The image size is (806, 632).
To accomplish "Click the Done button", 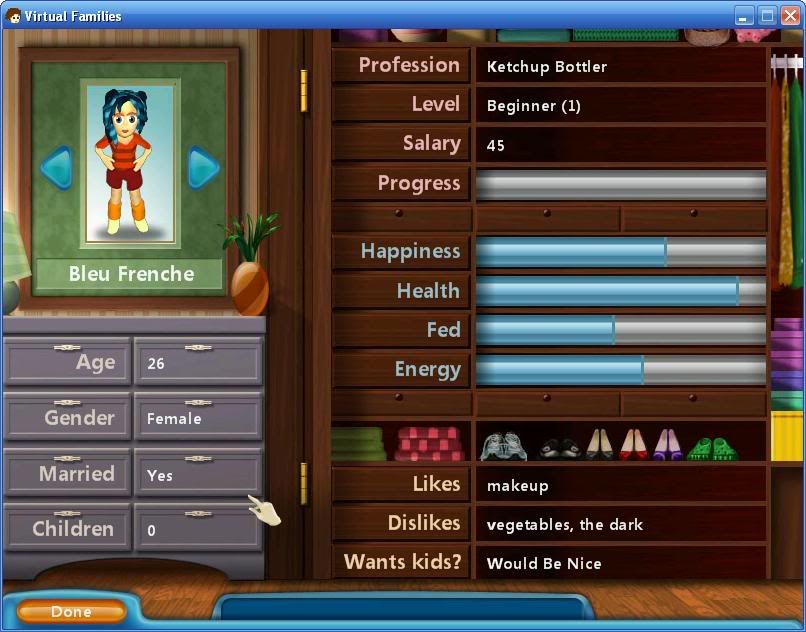I will click(71, 611).
